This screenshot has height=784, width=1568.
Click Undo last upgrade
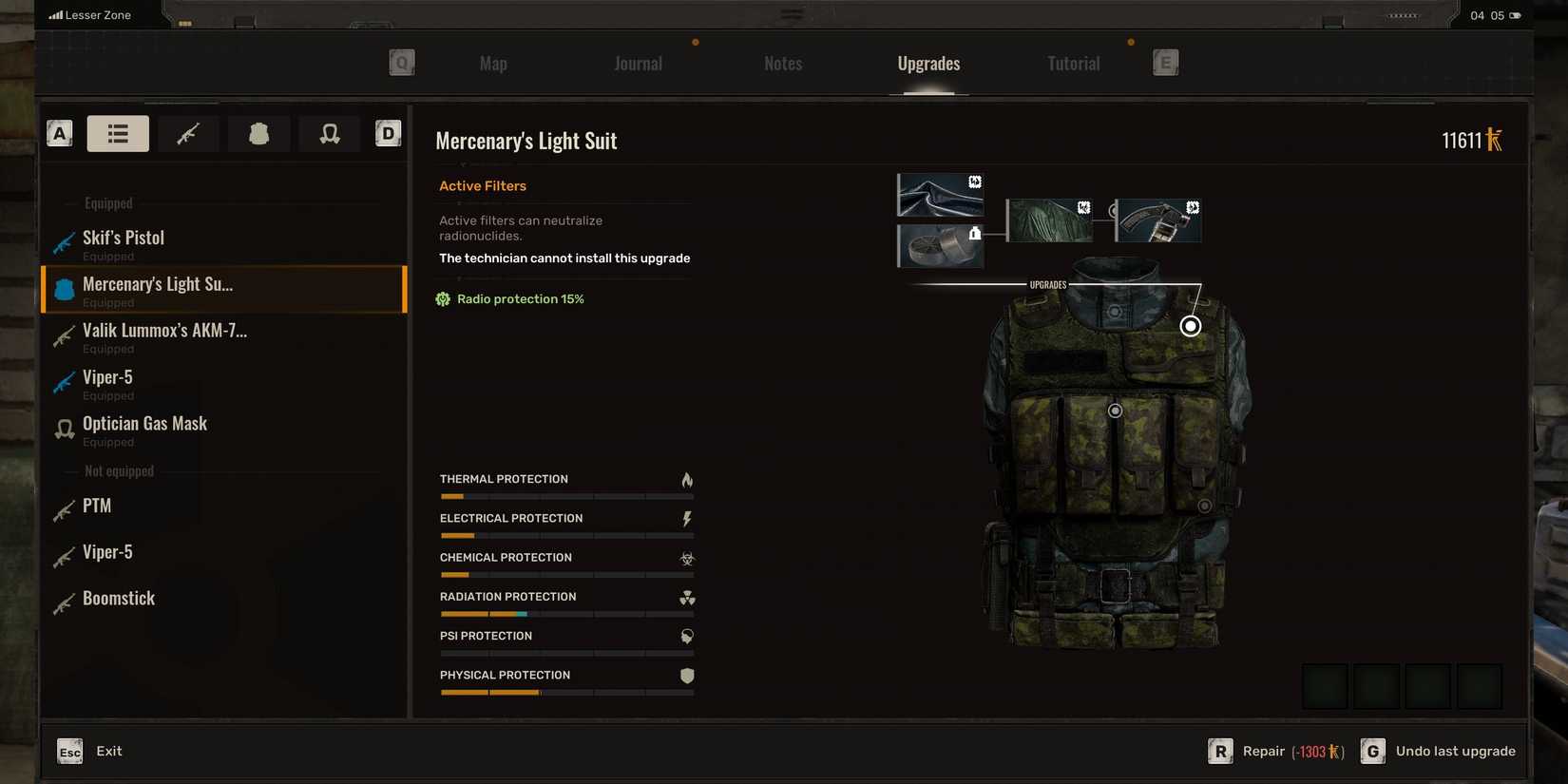click(1456, 751)
